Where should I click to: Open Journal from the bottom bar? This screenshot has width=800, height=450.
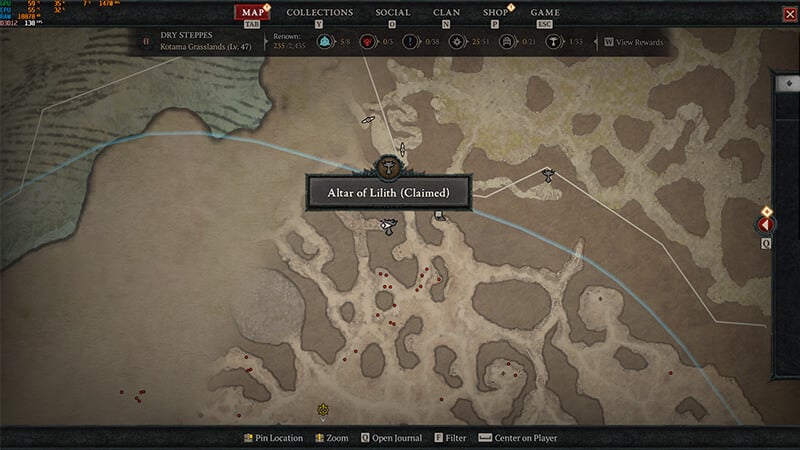tap(391, 438)
